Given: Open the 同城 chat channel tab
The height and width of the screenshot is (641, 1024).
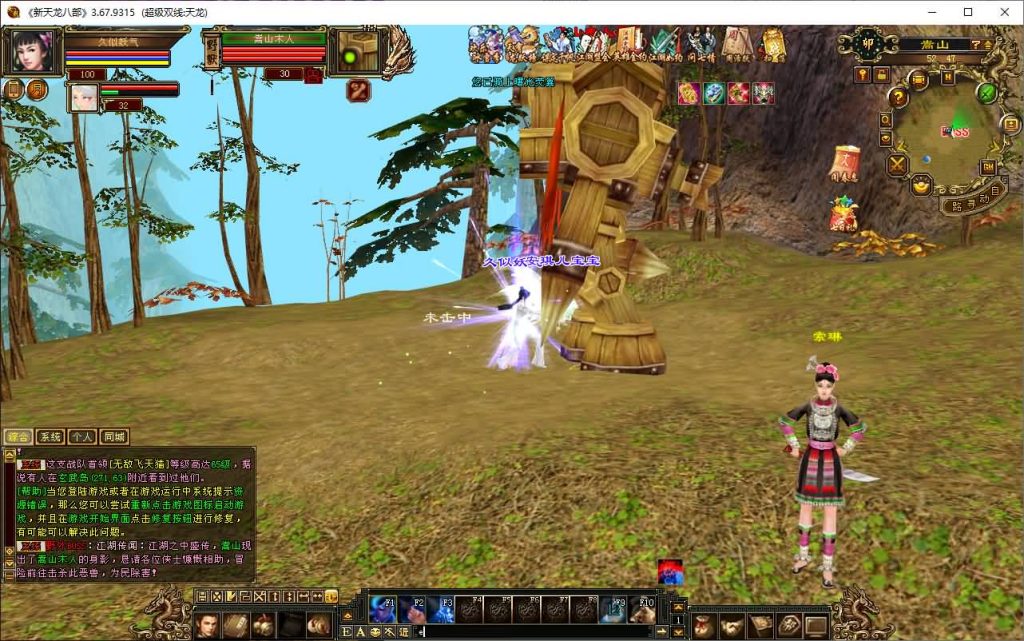Looking at the screenshot, I should (x=114, y=437).
